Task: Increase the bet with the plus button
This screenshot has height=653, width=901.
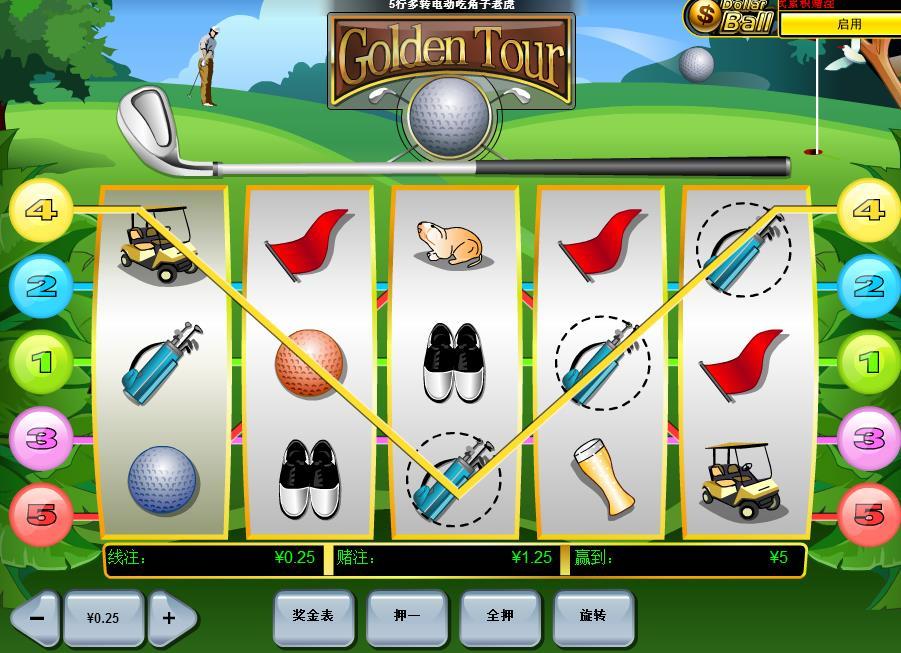Action: pyautogui.click(x=170, y=618)
